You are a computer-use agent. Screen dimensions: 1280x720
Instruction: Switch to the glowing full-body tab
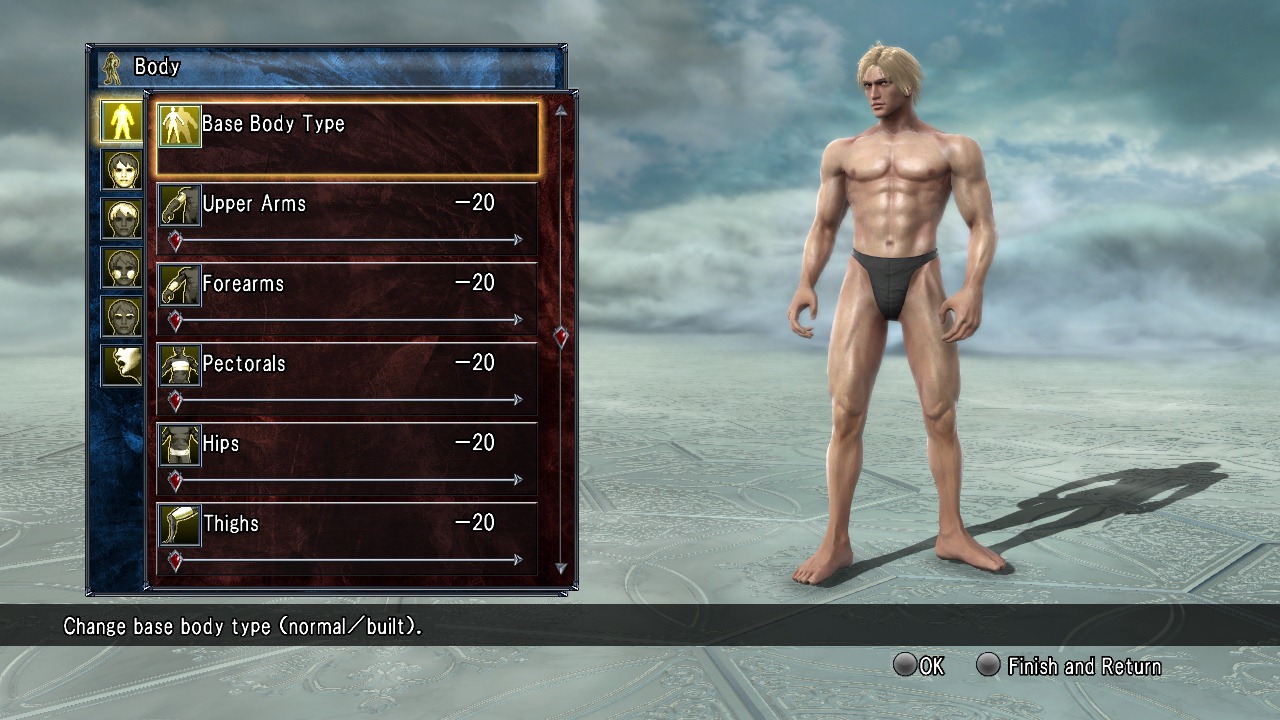point(122,121)
